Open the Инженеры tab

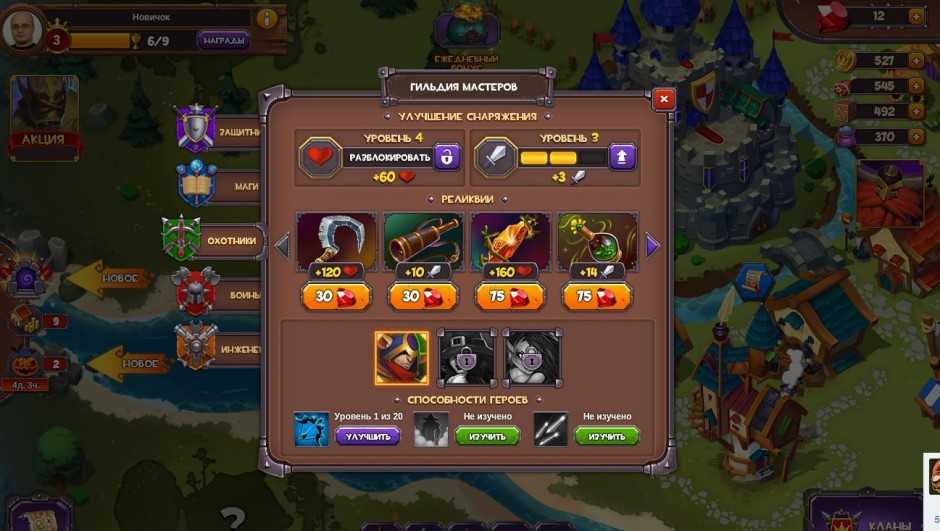pos(215,348)
